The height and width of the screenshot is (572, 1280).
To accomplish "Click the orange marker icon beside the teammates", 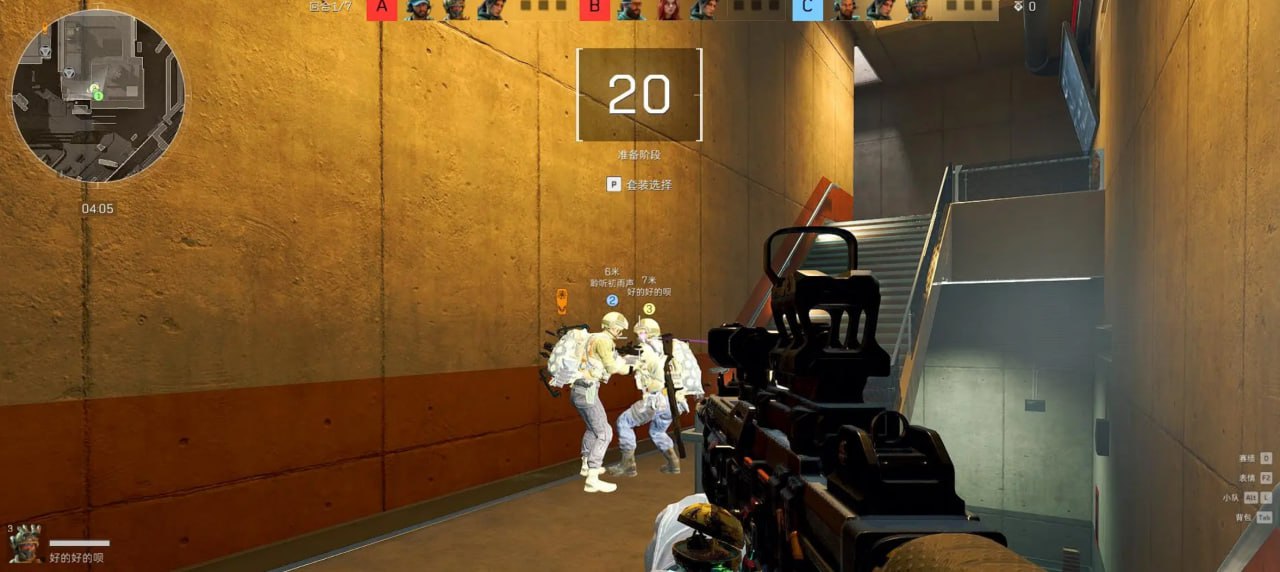I will click(562, 299).
